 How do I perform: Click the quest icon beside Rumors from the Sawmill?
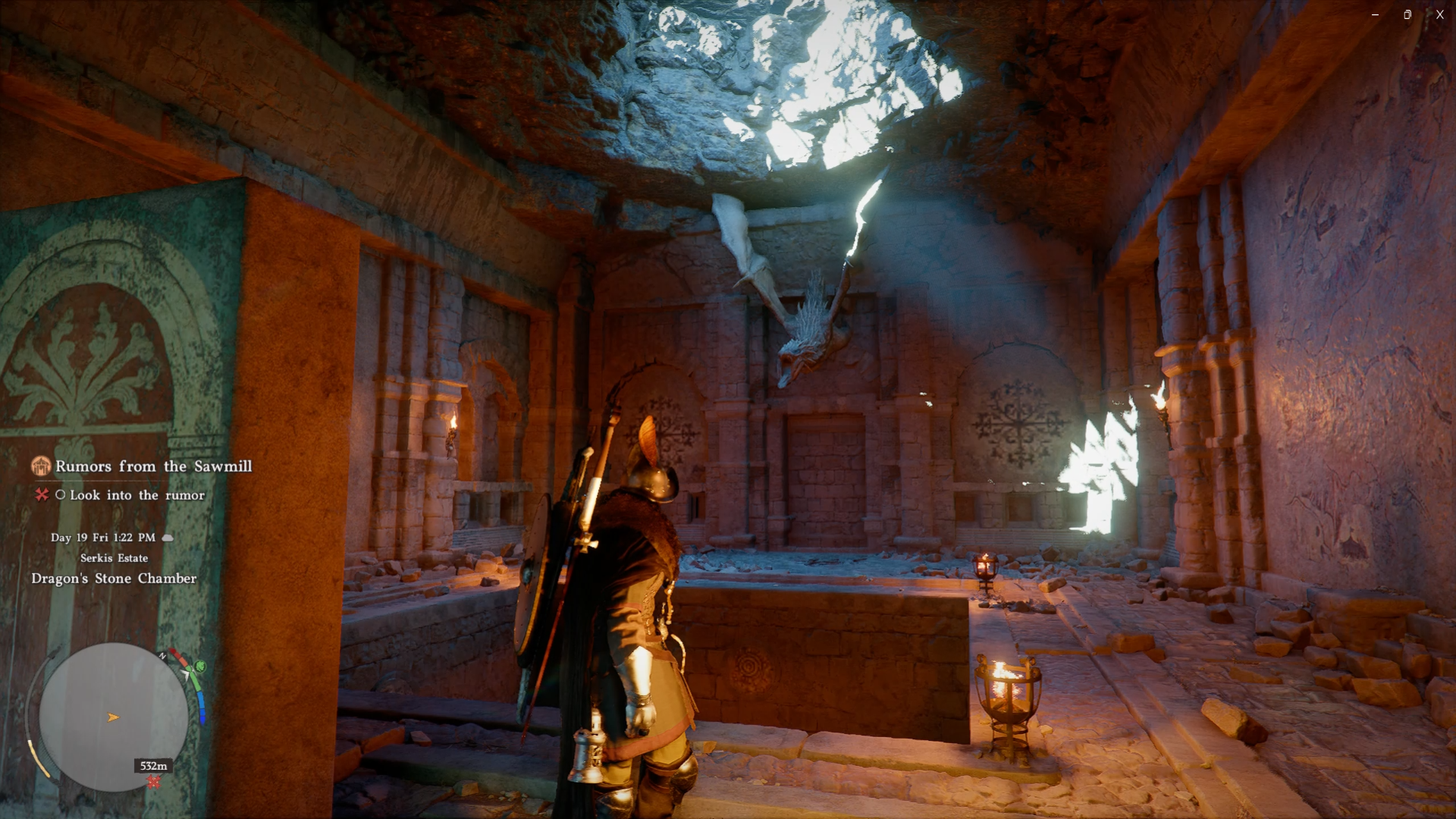coord(41,466)
